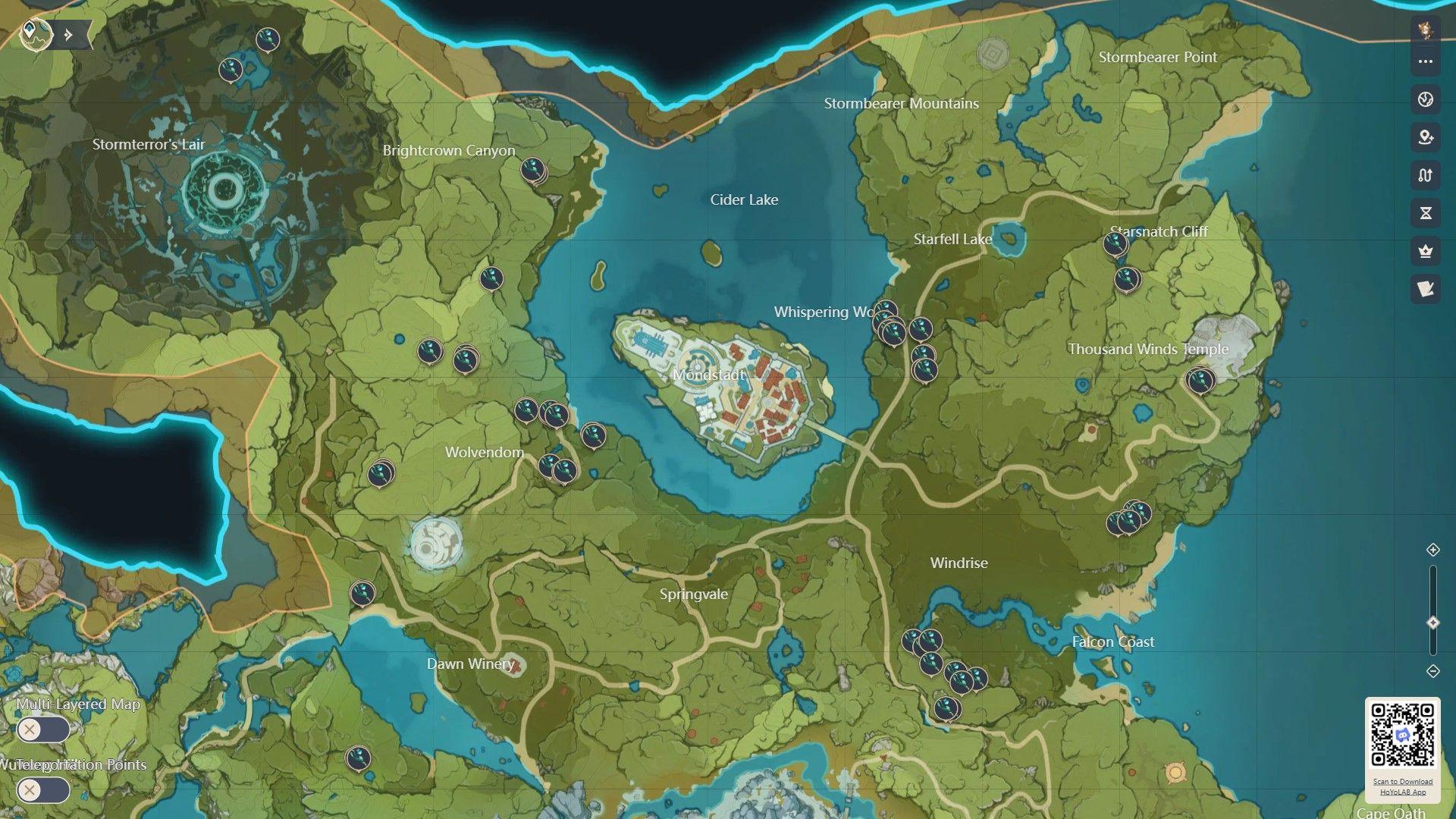Click the Scan to Download HoYoLAB App link
This screenshot has height=819, width=1456.
[1402, 786]
